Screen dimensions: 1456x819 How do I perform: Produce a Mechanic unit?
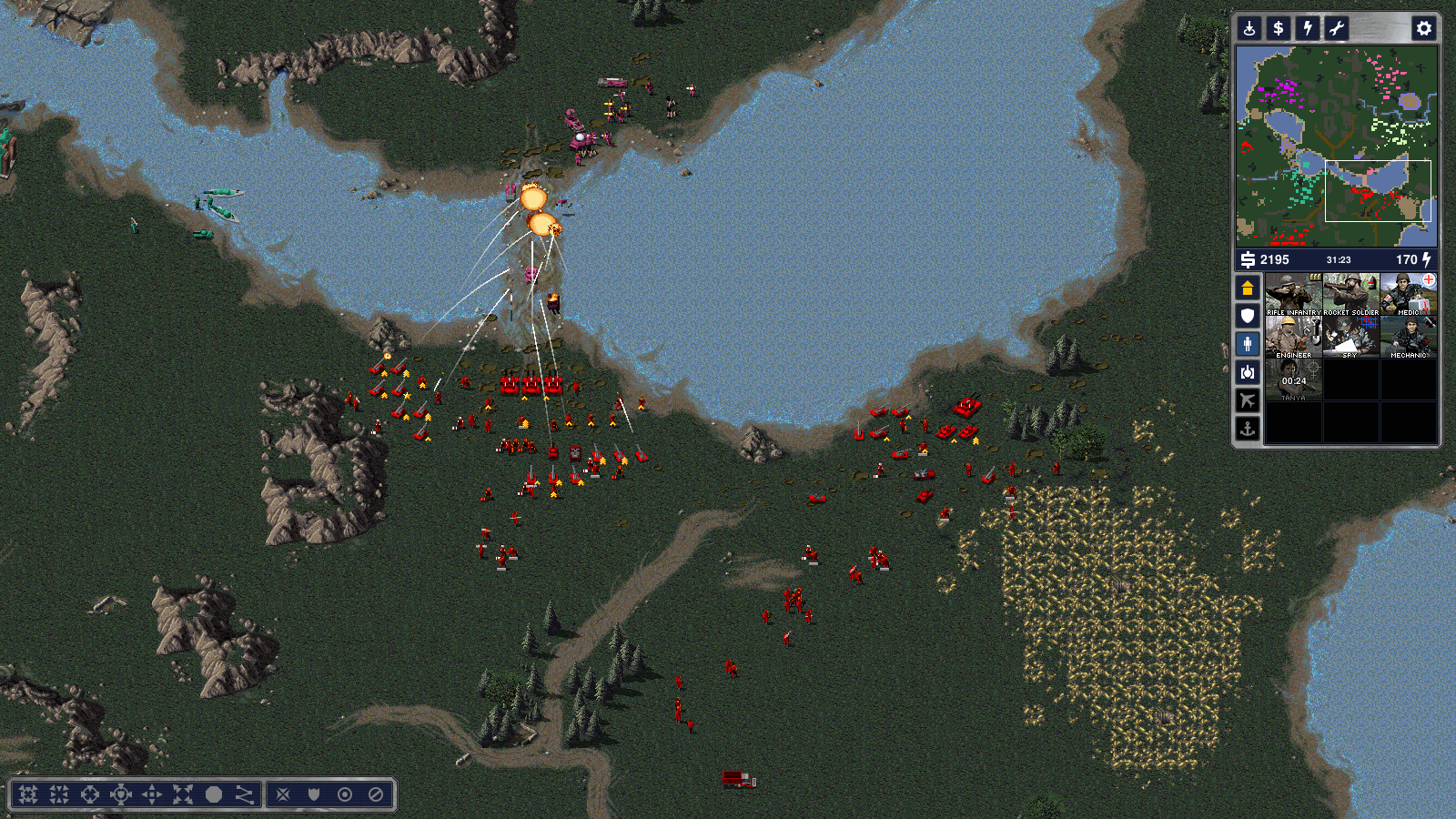(1408, 337)
